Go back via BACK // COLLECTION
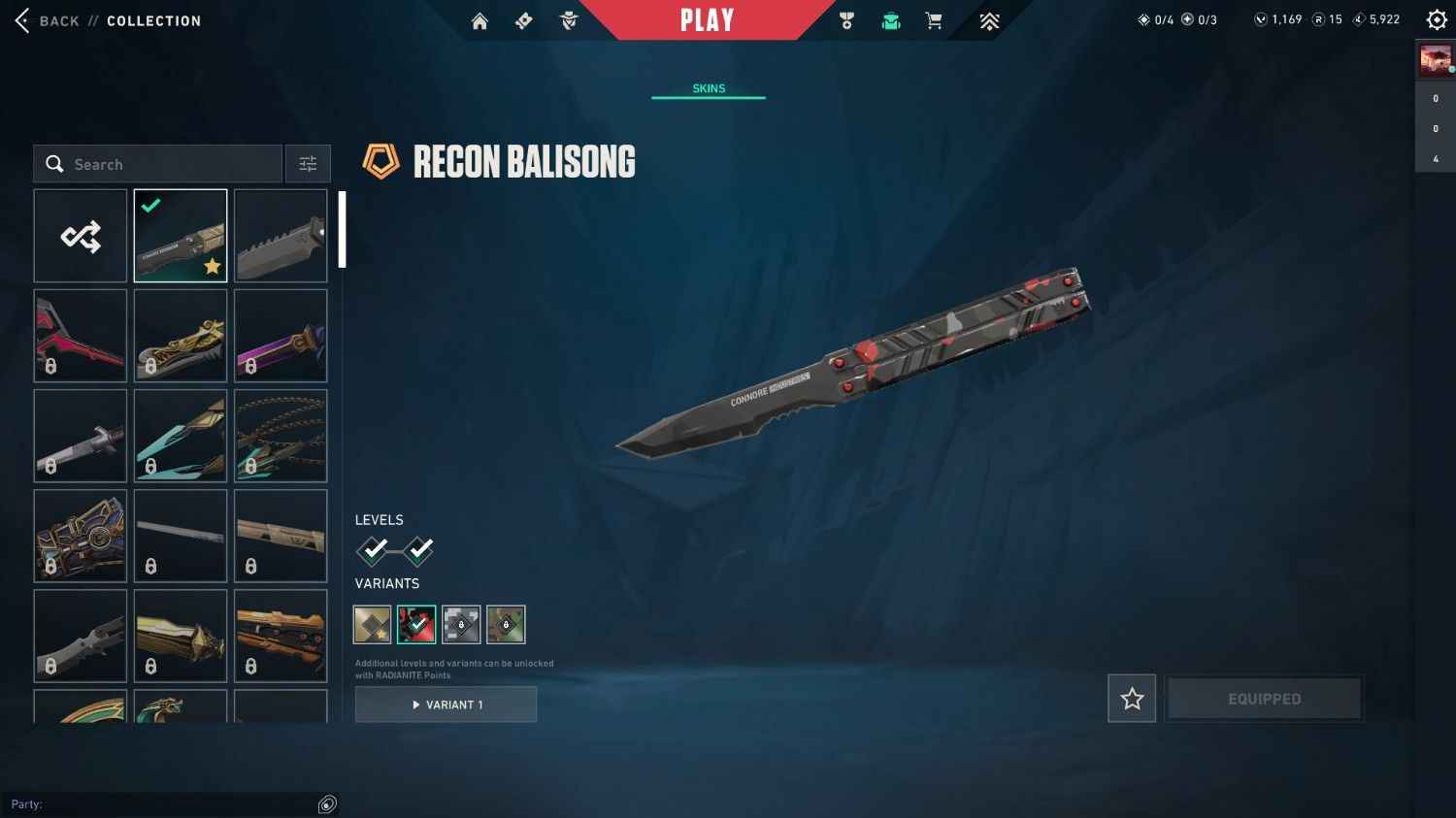 [x=107, y=20]
